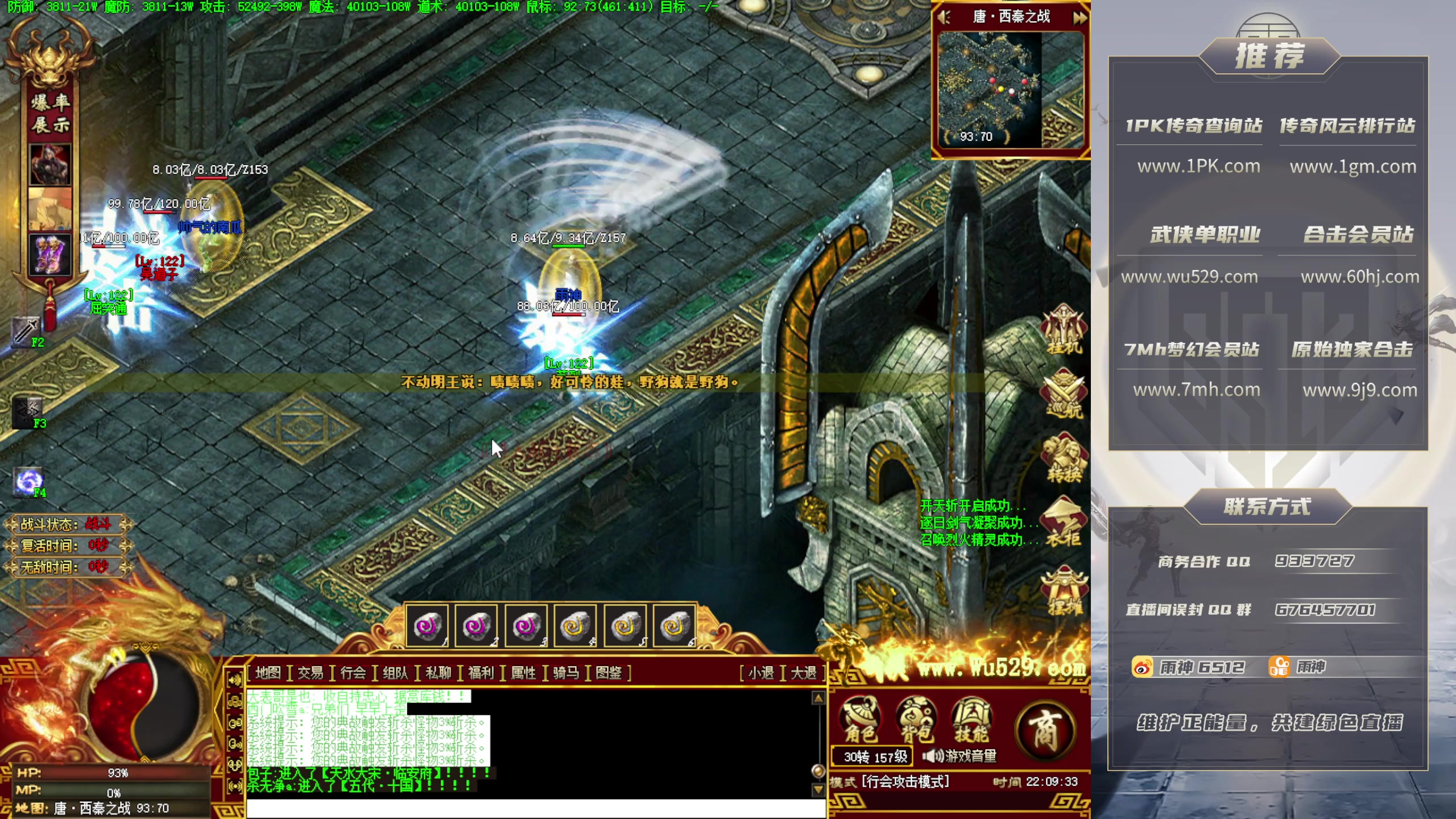Screen dimensions: 1456x819
Task: Show the 图鉴 codex menu
Action: 609,673
